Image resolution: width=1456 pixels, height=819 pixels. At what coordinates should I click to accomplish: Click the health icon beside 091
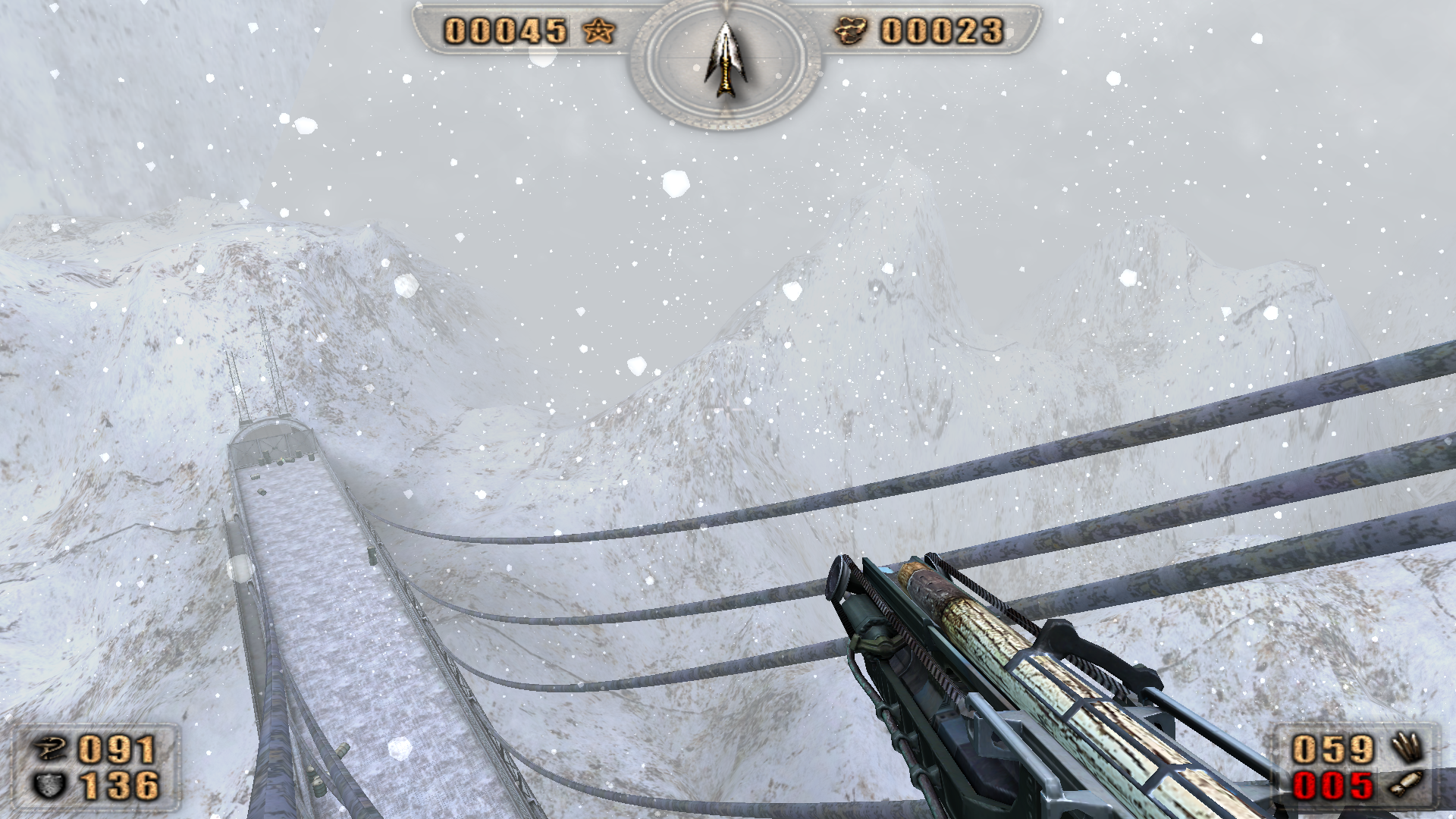[52, 748]
